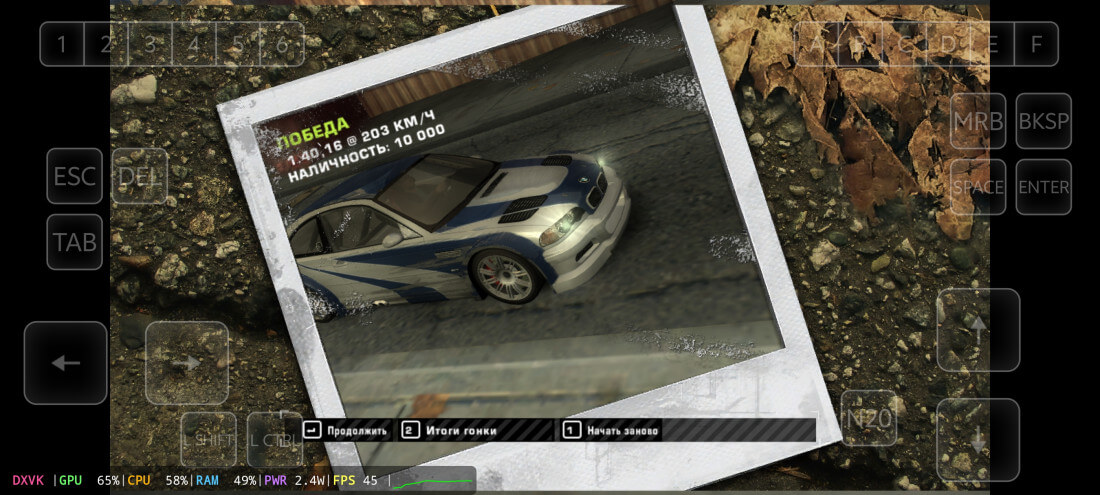Open Итоги гонки race results
This screenshot has height=495, width=1100.
449,431
